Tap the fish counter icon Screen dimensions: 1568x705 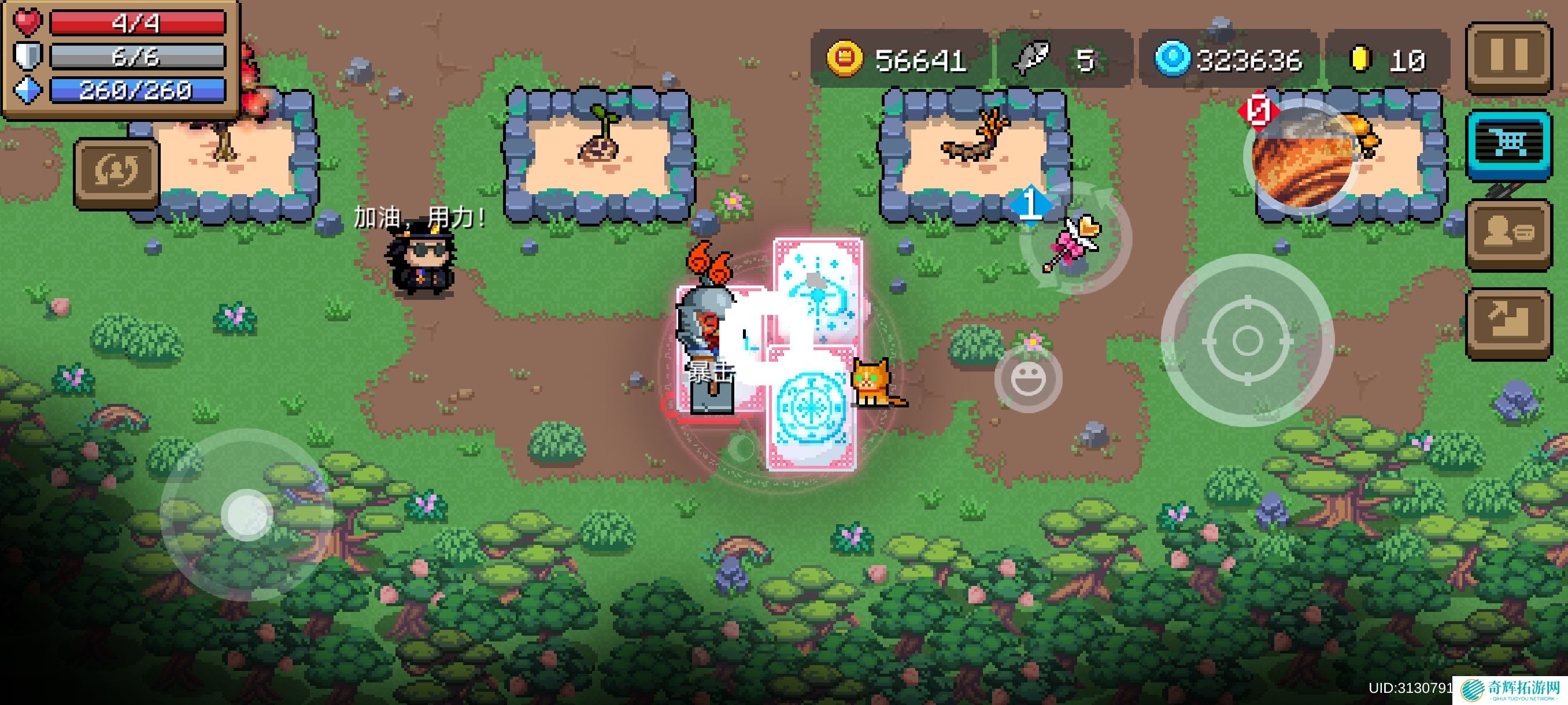coord(1030,60)
